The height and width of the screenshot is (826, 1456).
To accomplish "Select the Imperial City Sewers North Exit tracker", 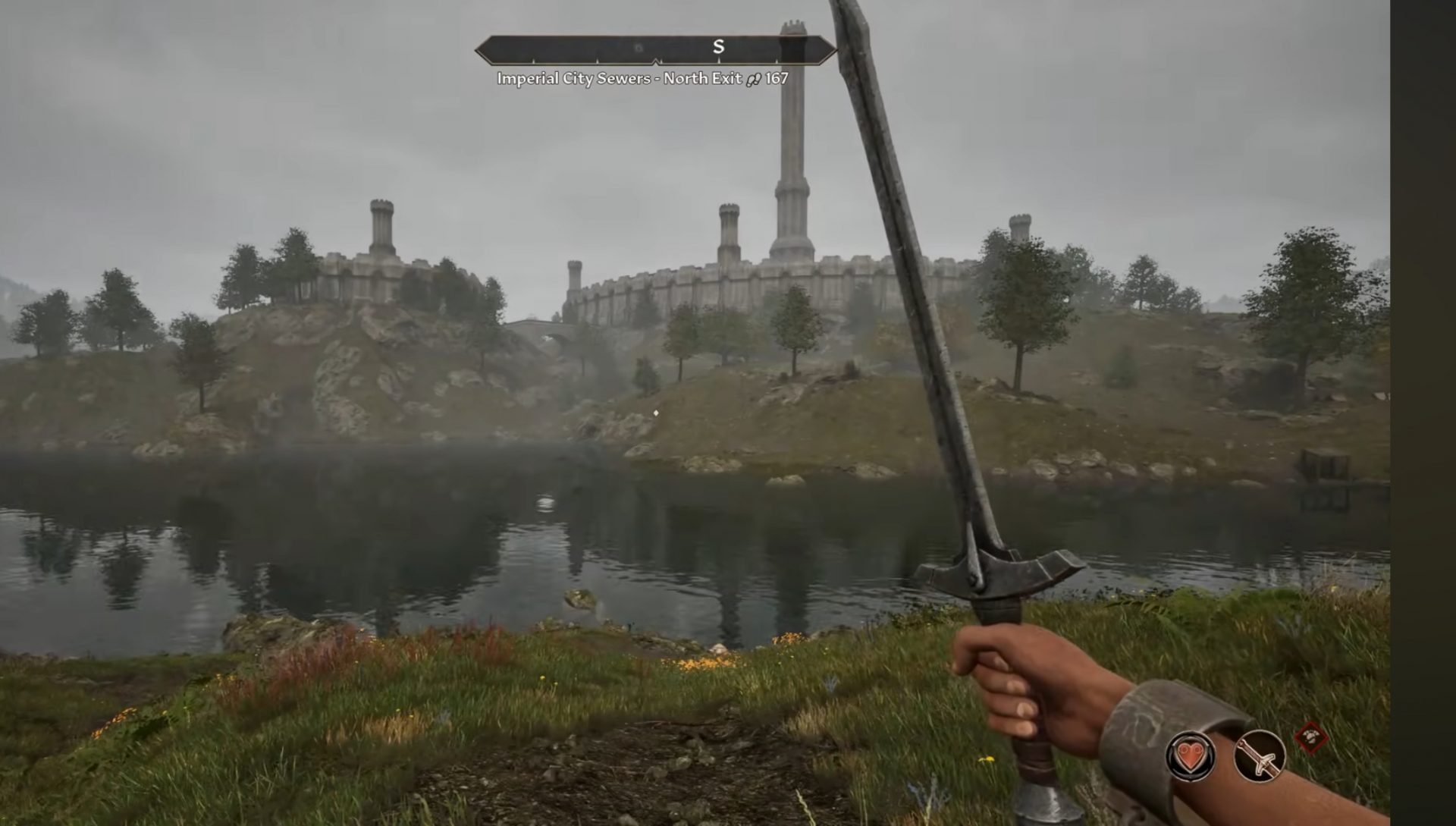I will click(x=642, y=78).
